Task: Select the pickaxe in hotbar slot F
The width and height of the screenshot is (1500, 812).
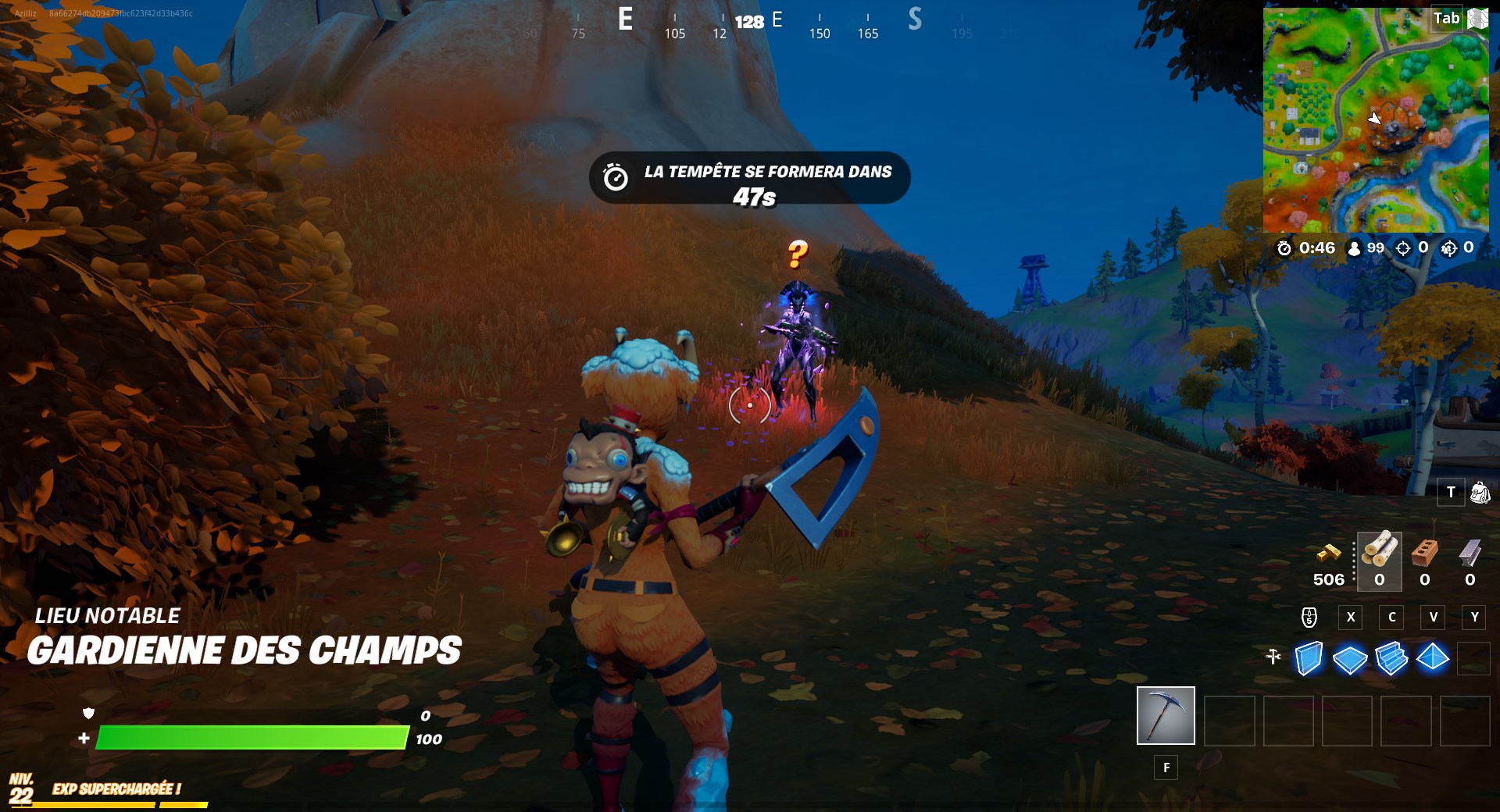Action: (1166, 714)
